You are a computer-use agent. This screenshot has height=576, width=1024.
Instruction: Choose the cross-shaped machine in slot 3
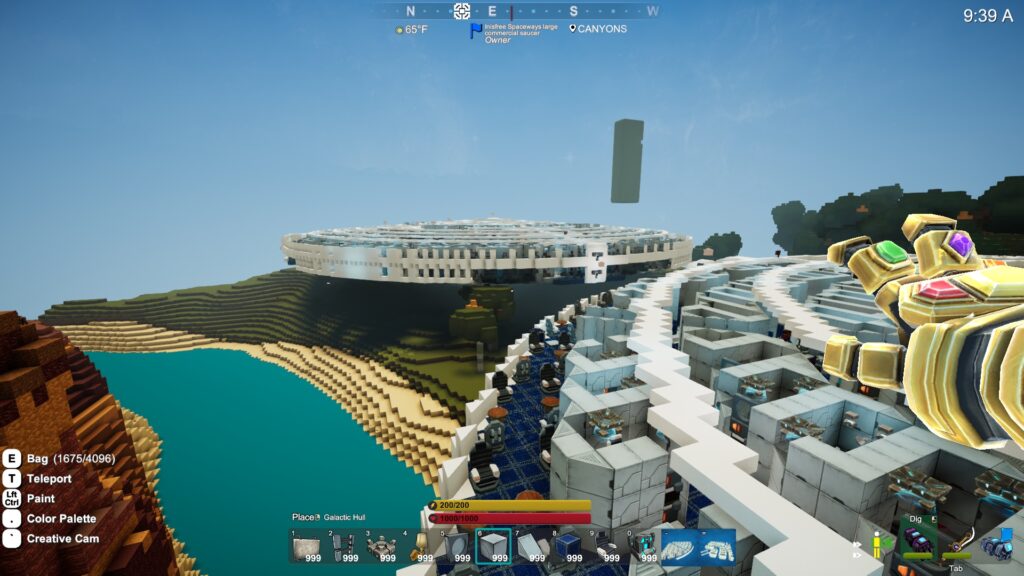(x=381, y=547)
